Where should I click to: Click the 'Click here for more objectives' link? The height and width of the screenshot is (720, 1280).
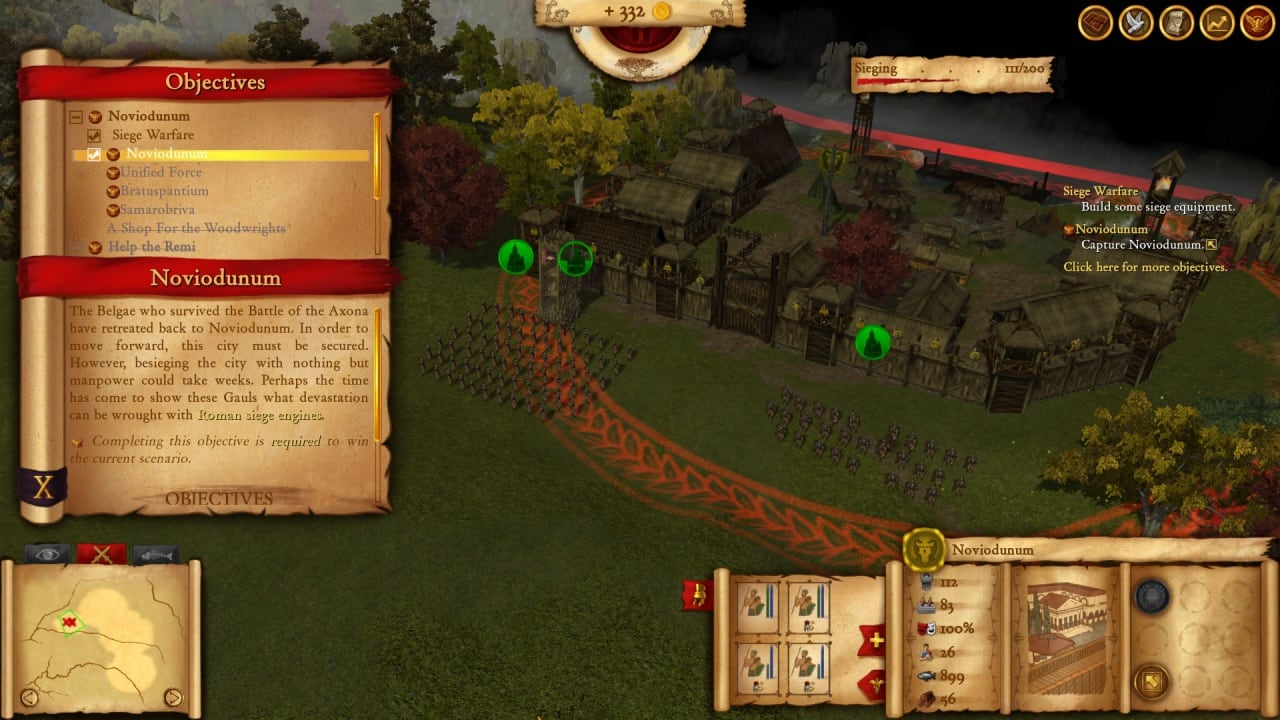click(x=1144, y=267)
